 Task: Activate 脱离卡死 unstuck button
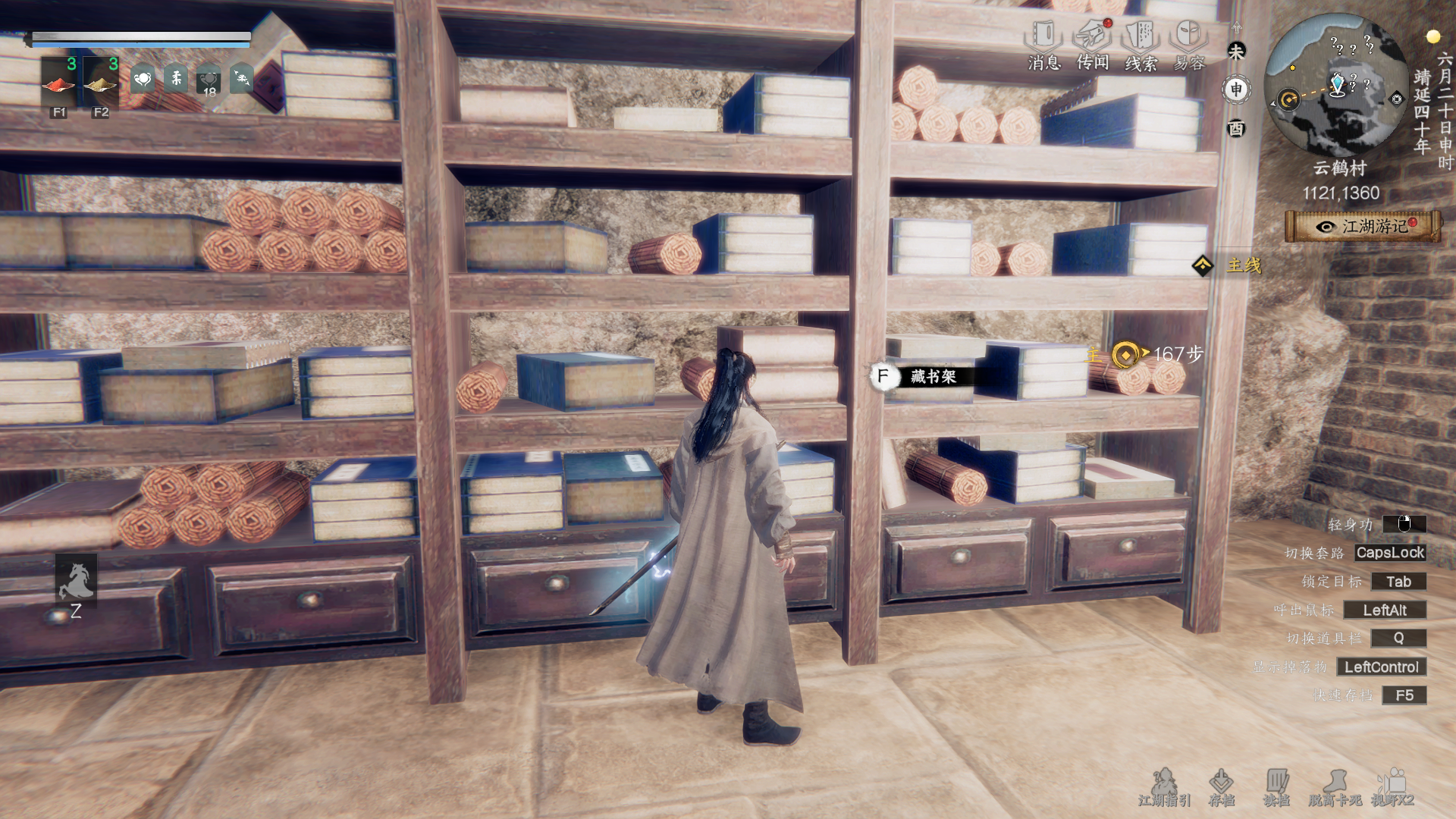tap(1335, 787)
